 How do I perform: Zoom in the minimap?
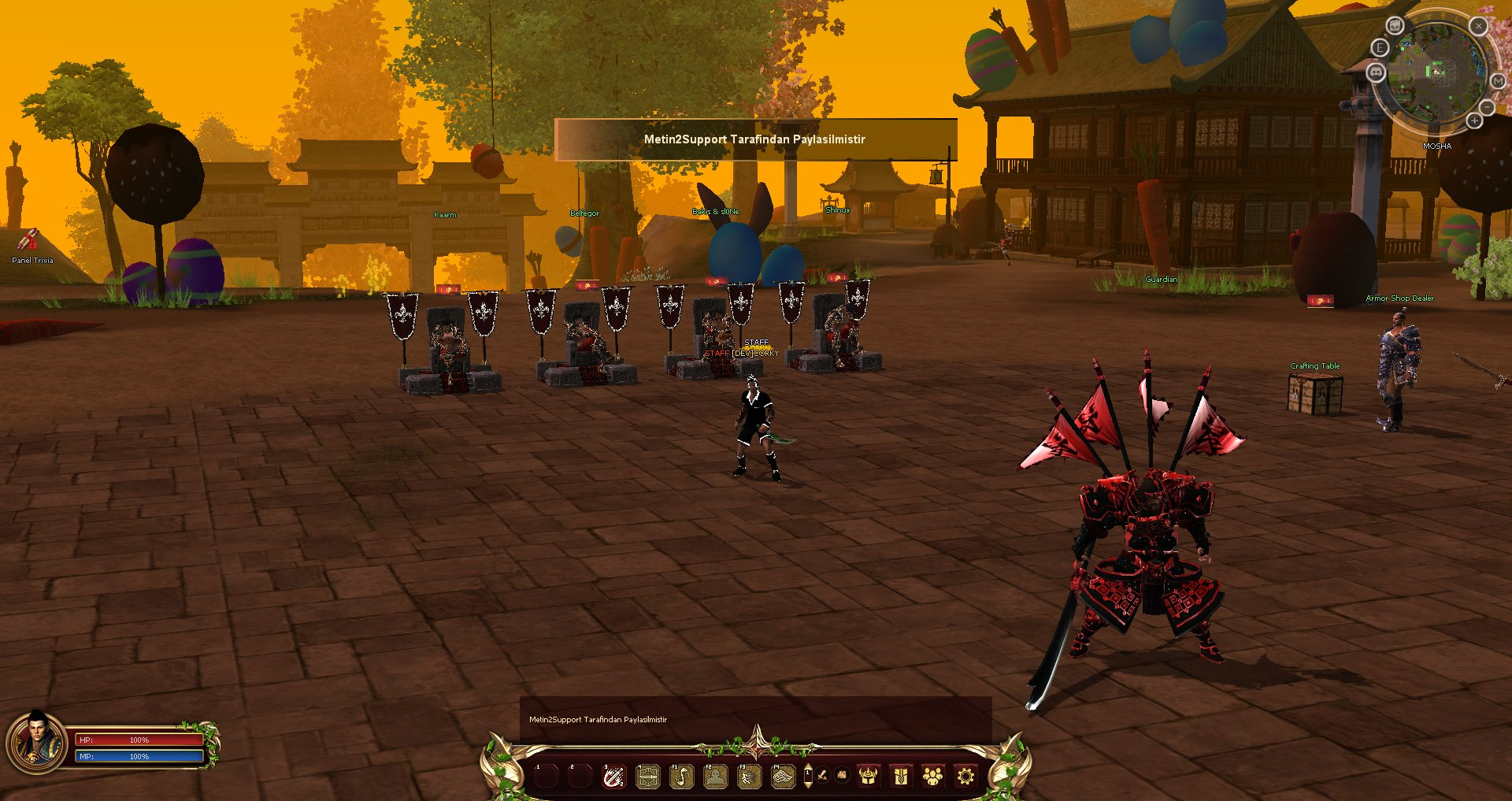pyautogui.click(x=1474, y=121)
